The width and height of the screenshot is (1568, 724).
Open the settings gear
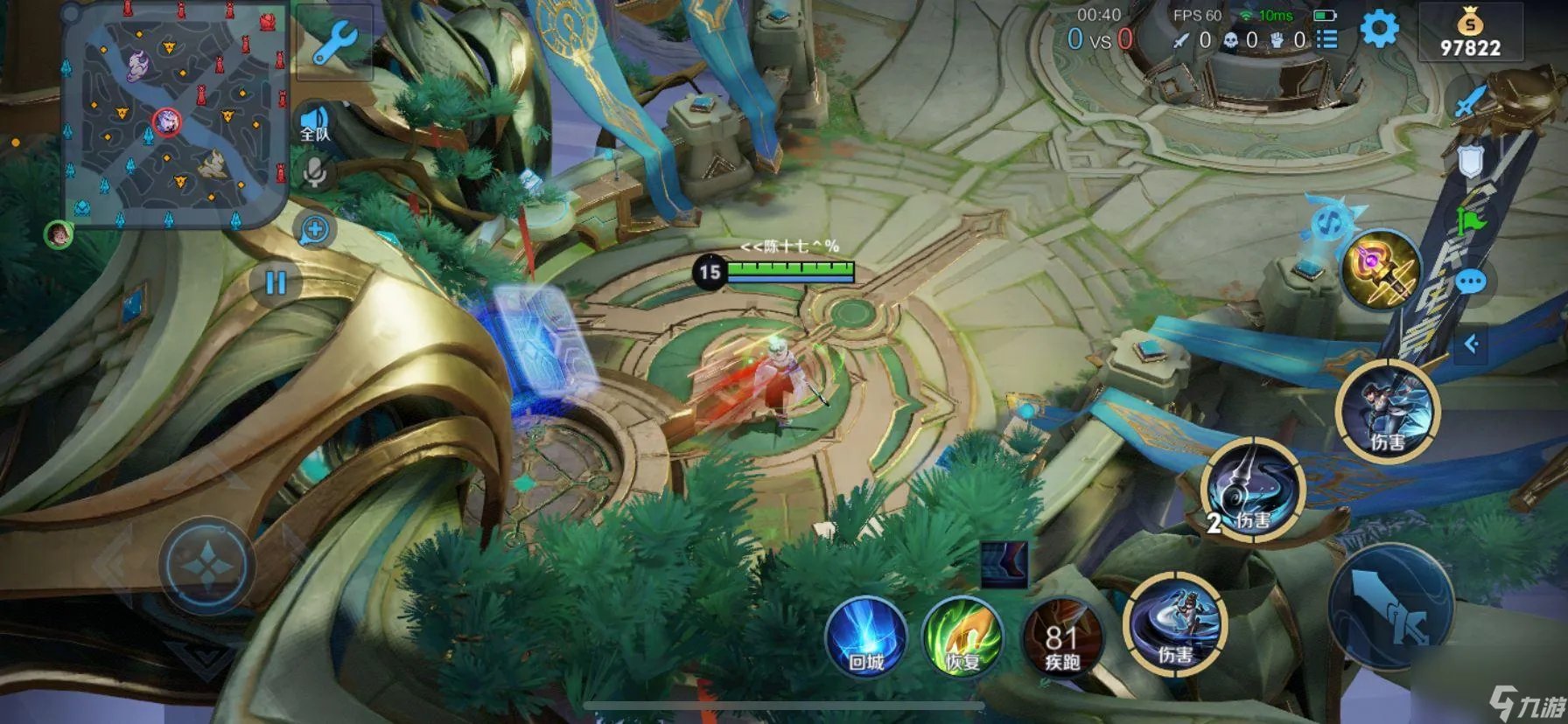(x=1379, y=30)
